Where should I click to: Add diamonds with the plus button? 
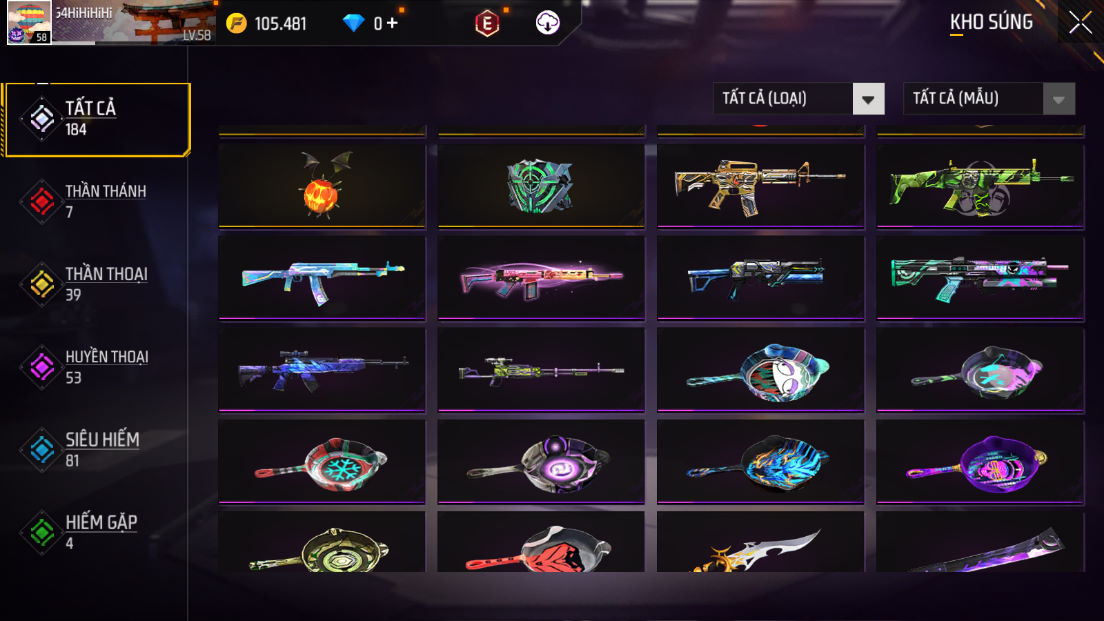(392, 23)
